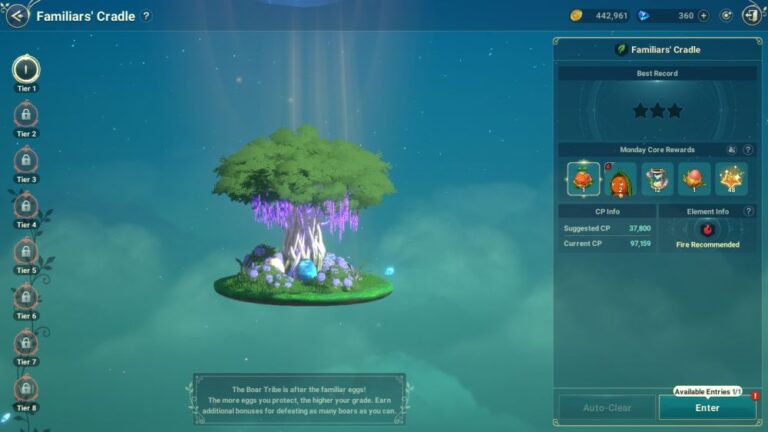The width and height of the screenshot is (768, 432).
Task: Add more blue diamonds with plus button
Action: pos(704,16)
